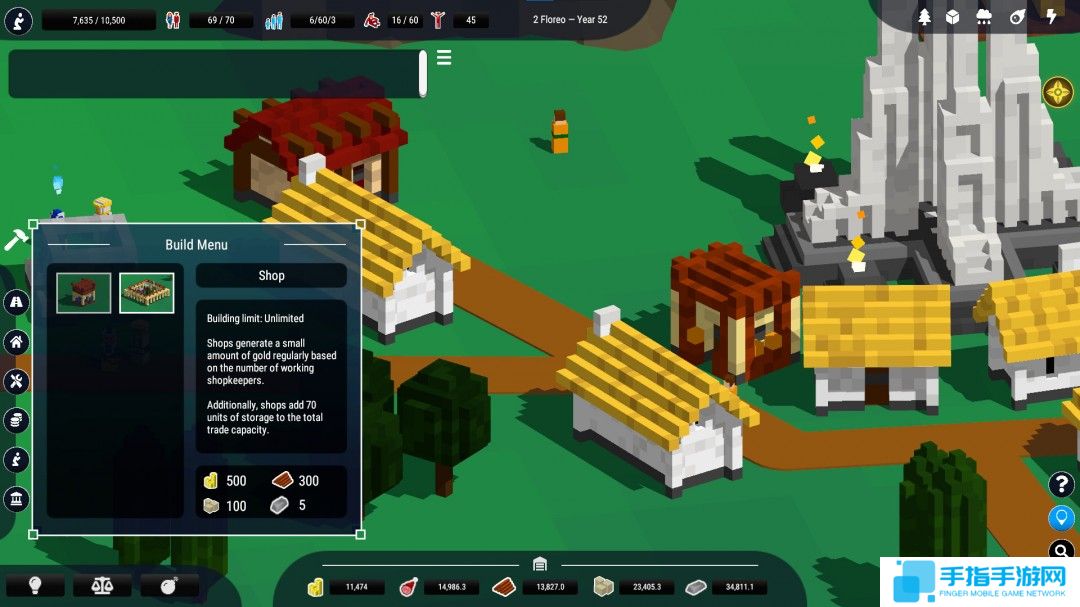Viewport: 1080px width, 607px height.
Task: Click the bomb button
Action: coord(168,585)
